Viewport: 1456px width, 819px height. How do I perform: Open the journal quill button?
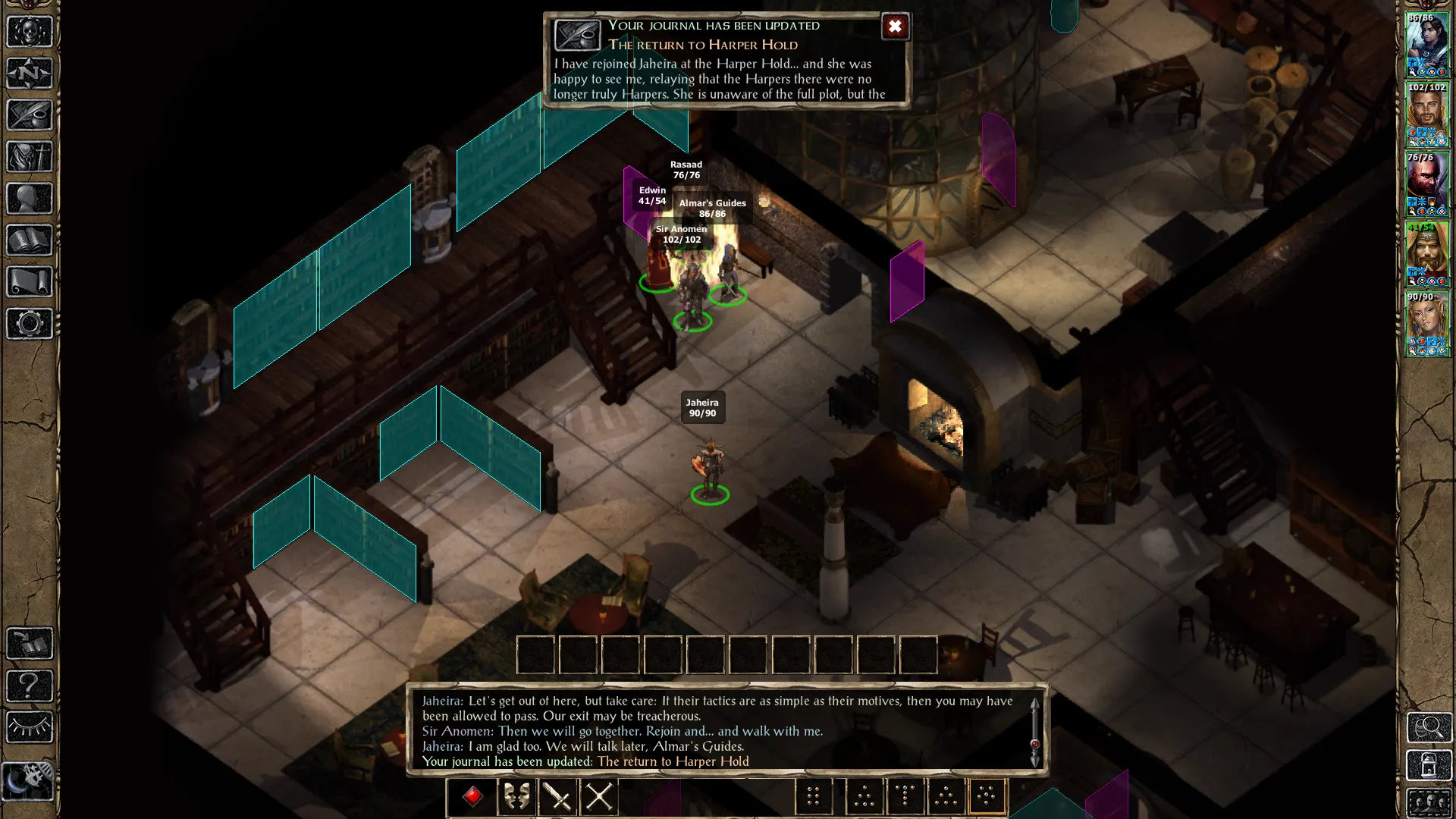pyautogui.click(x=30, y=115)
